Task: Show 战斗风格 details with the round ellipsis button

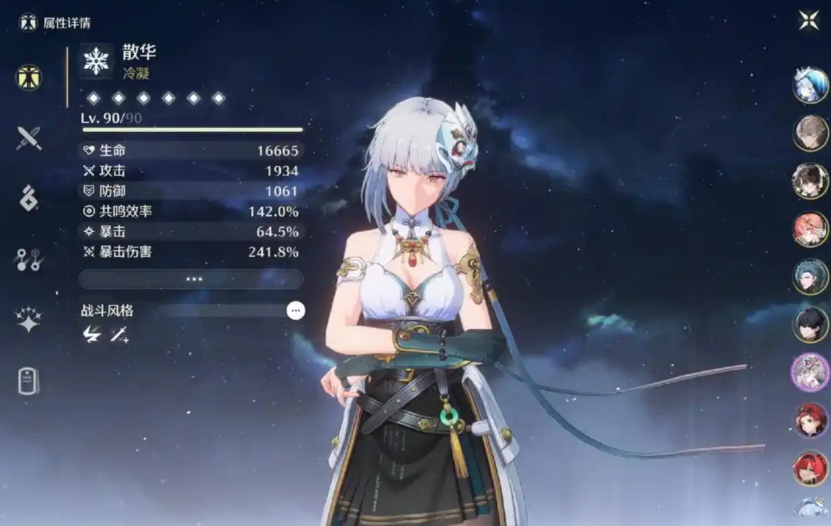Action: pos(295,311)
